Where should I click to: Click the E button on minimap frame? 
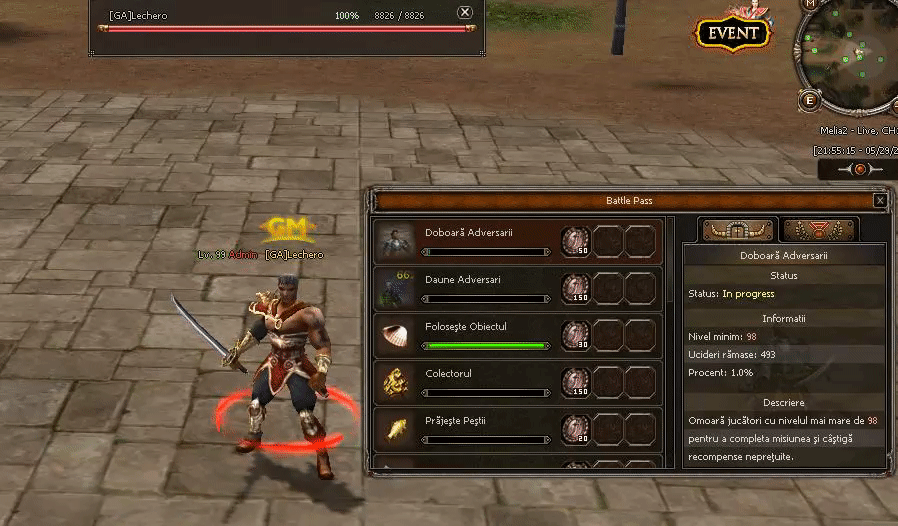pyautogui.click(x=809, y=100)
